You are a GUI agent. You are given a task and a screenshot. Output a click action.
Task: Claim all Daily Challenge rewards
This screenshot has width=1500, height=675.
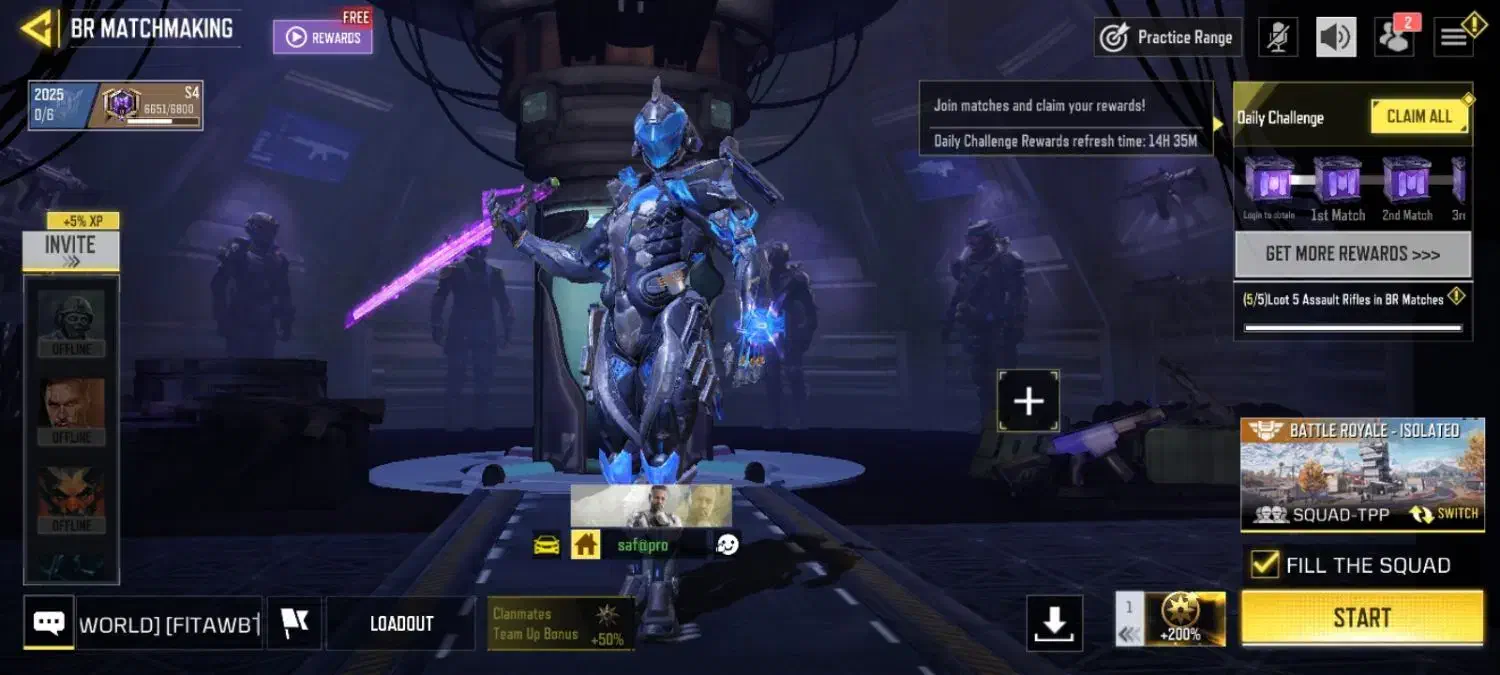click(1419, 117)
